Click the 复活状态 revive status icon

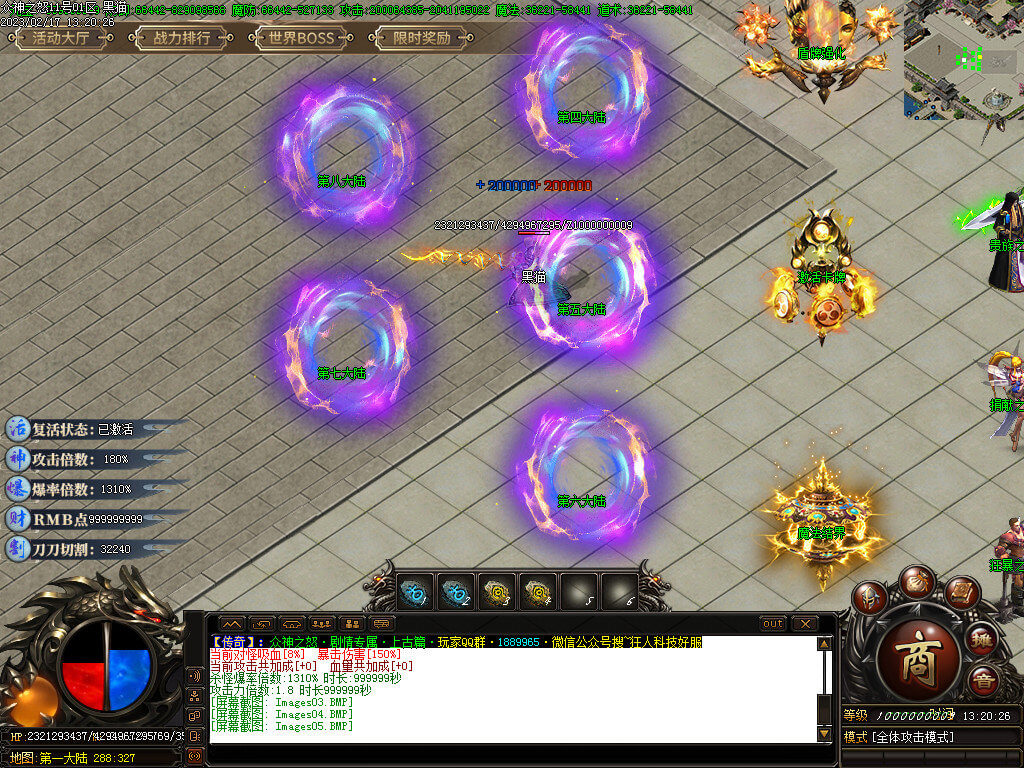click(x=18, y=428)
